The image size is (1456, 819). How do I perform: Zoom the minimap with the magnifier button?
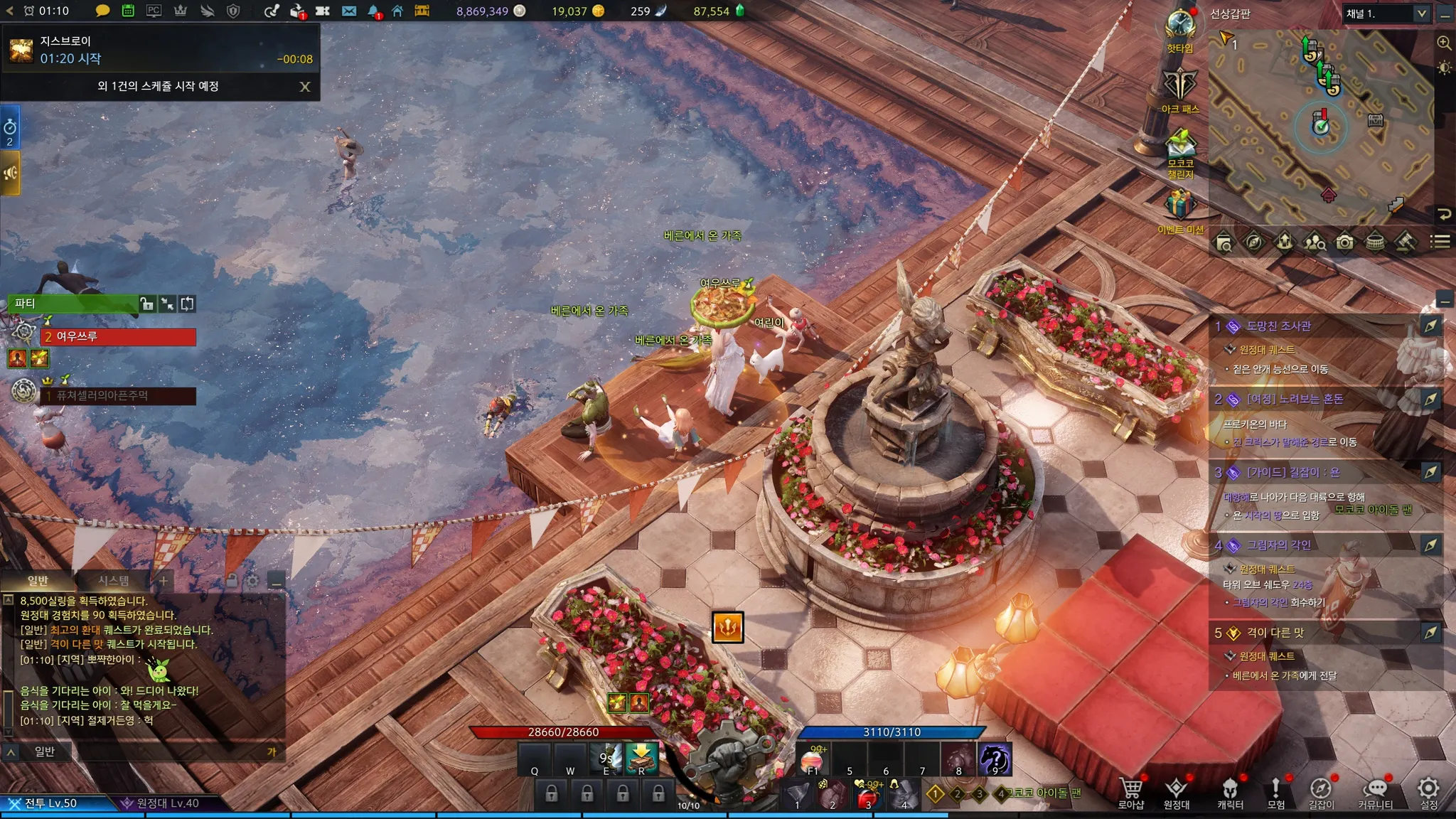1444,43
